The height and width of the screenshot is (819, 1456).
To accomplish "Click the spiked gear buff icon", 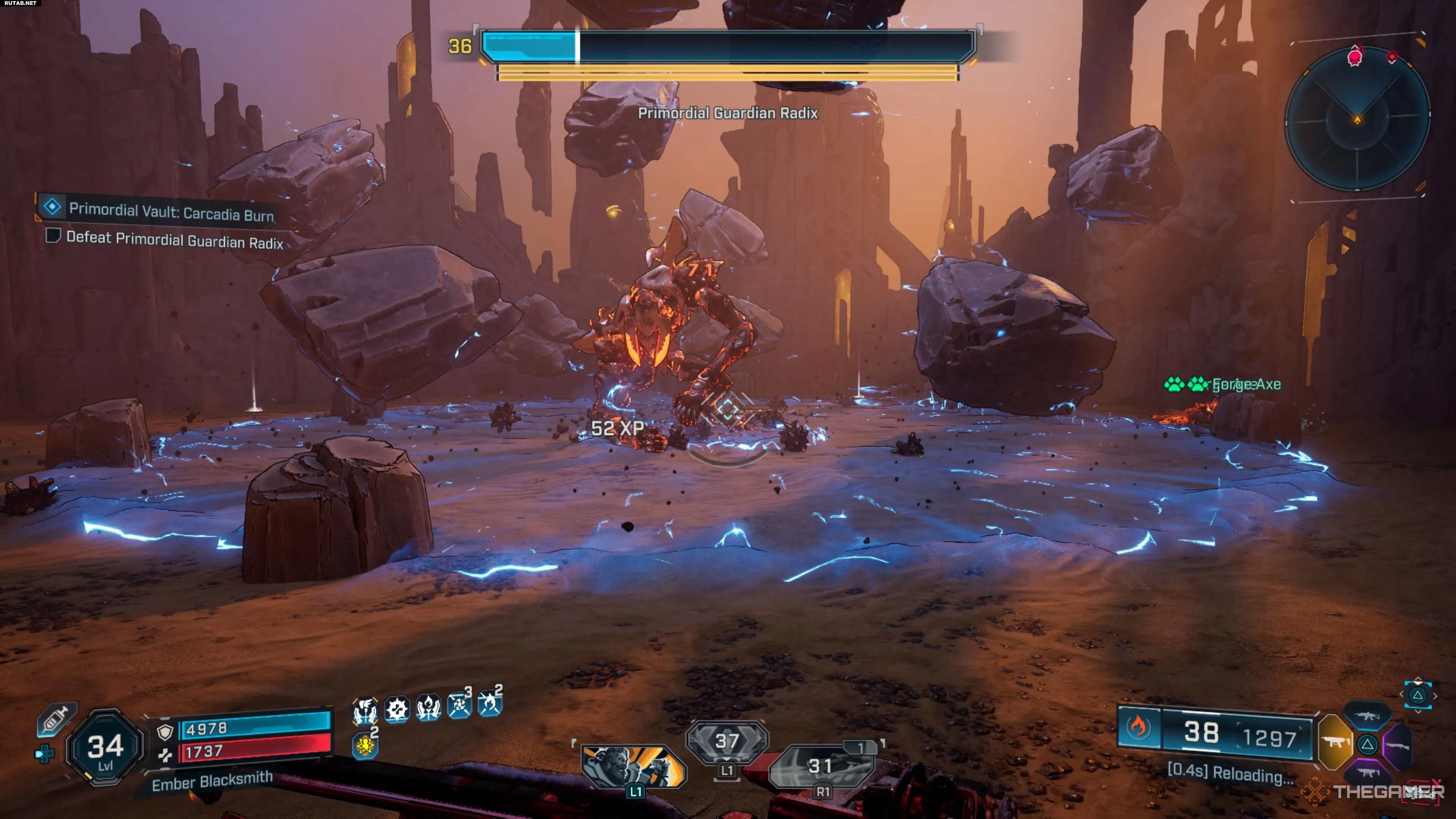I will [397, 708].
